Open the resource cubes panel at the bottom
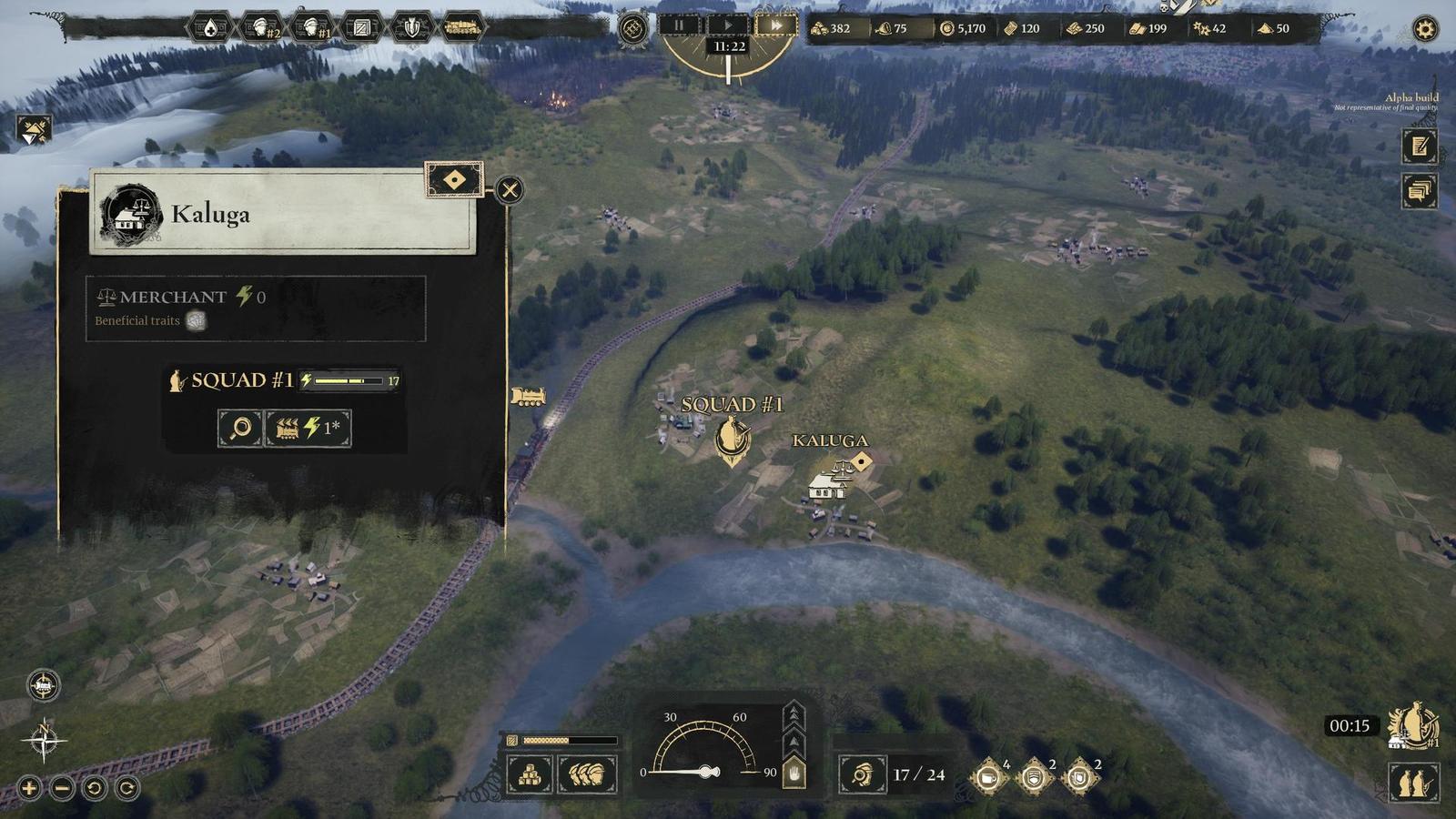This screenshot has width=1456, height=819. click(530, 775)
